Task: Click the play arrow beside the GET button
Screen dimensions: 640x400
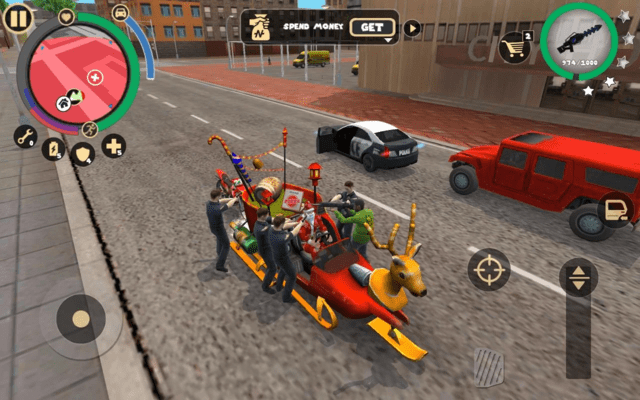Action: coord(412,28)
